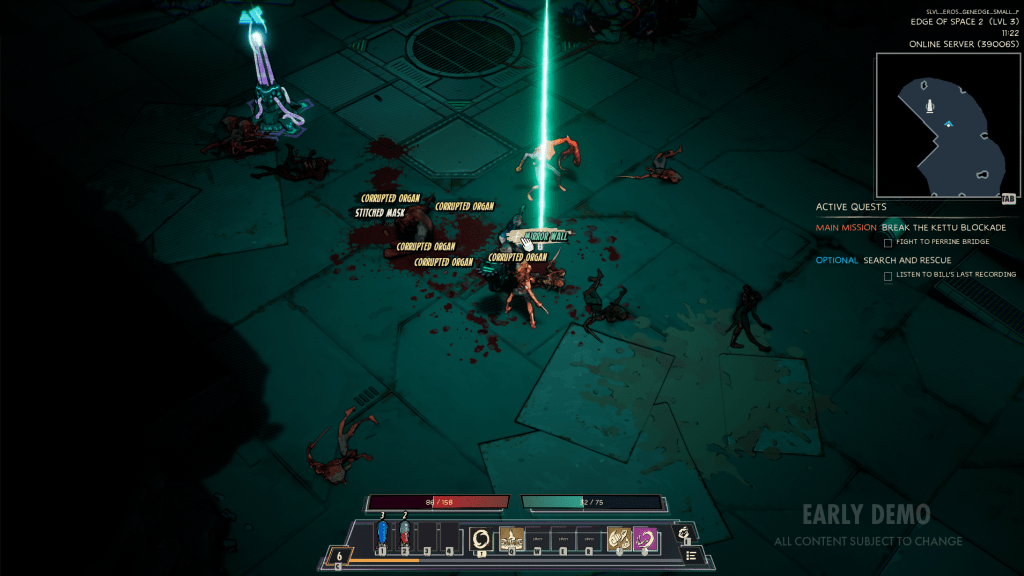Select the blue potion in hotbar slot 1

[381, 535]
